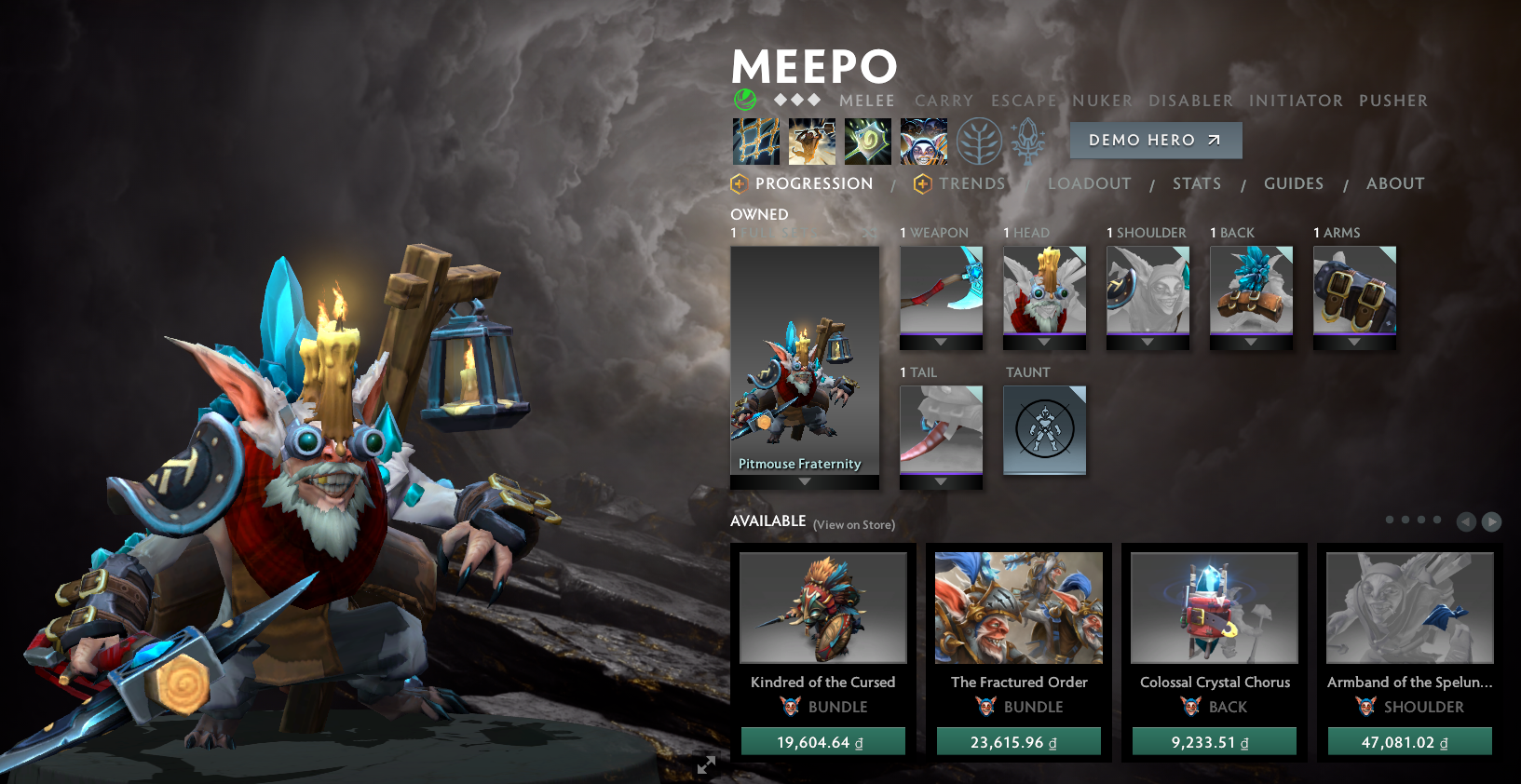Toggle the hero complexity diamonds

[796, 98]
